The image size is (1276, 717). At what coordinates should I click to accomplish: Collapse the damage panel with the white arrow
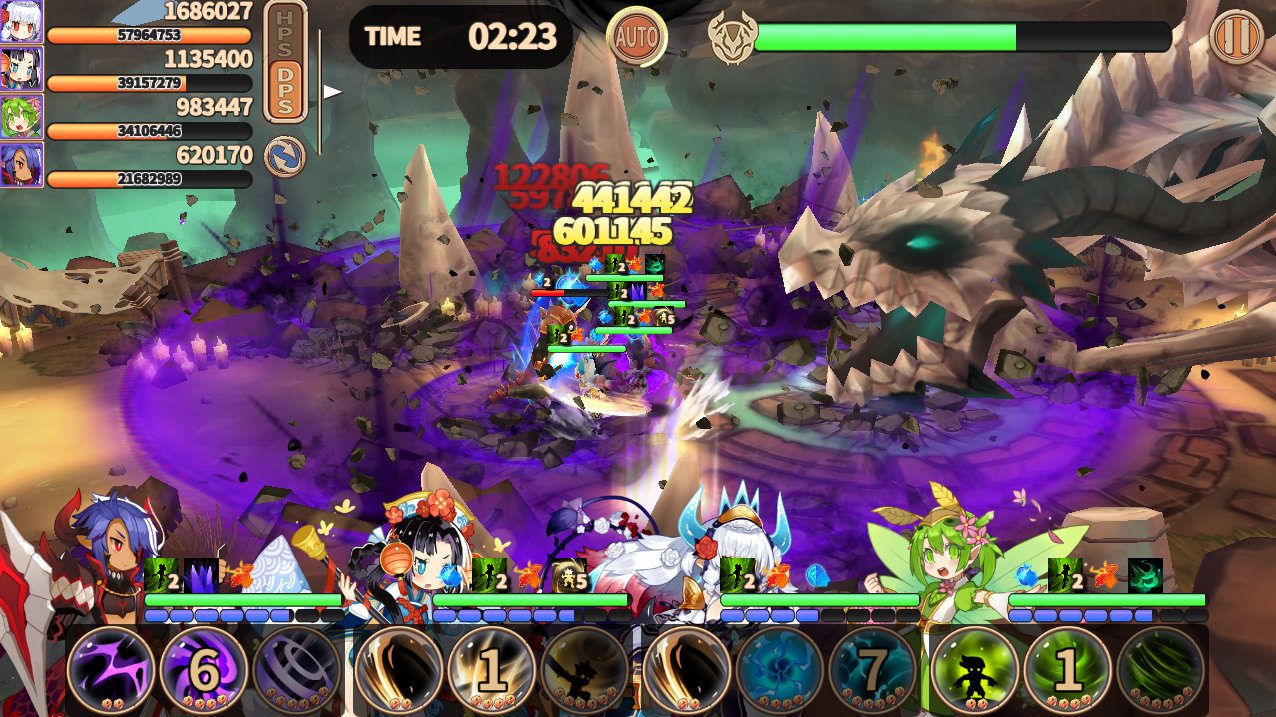pos(332,92)
